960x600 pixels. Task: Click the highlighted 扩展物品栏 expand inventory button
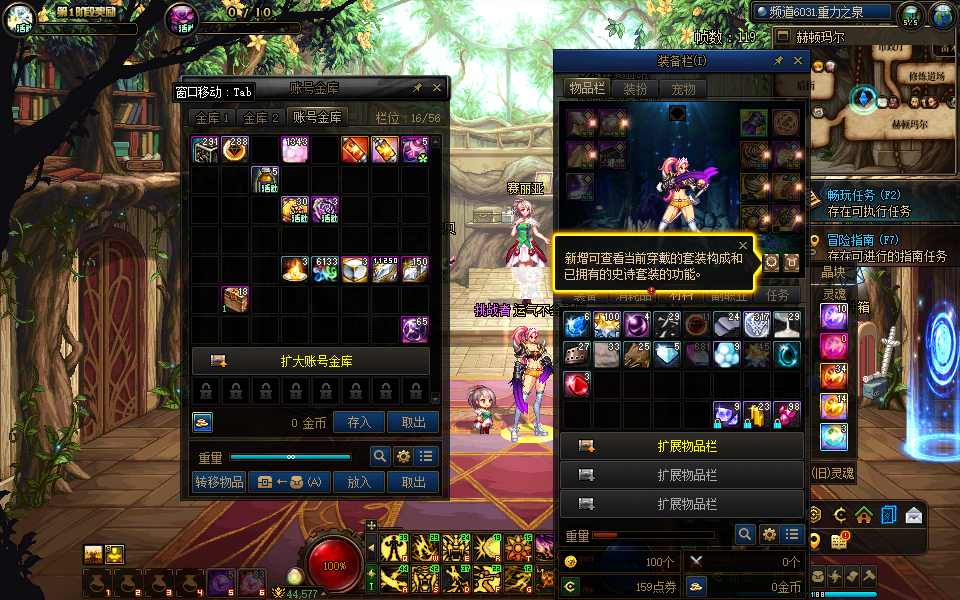pyautogui.click(x=682, y=446)
